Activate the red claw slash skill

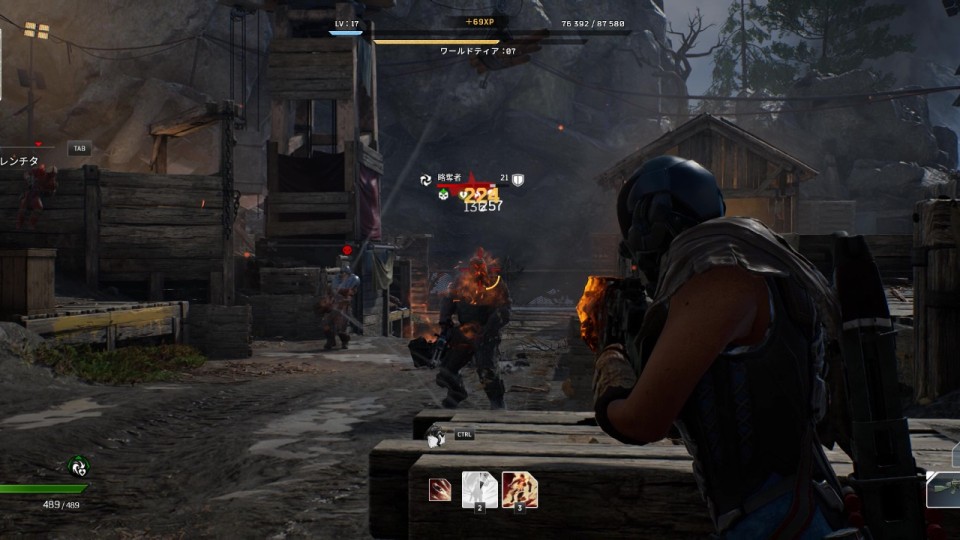click(x=440, y=489)
